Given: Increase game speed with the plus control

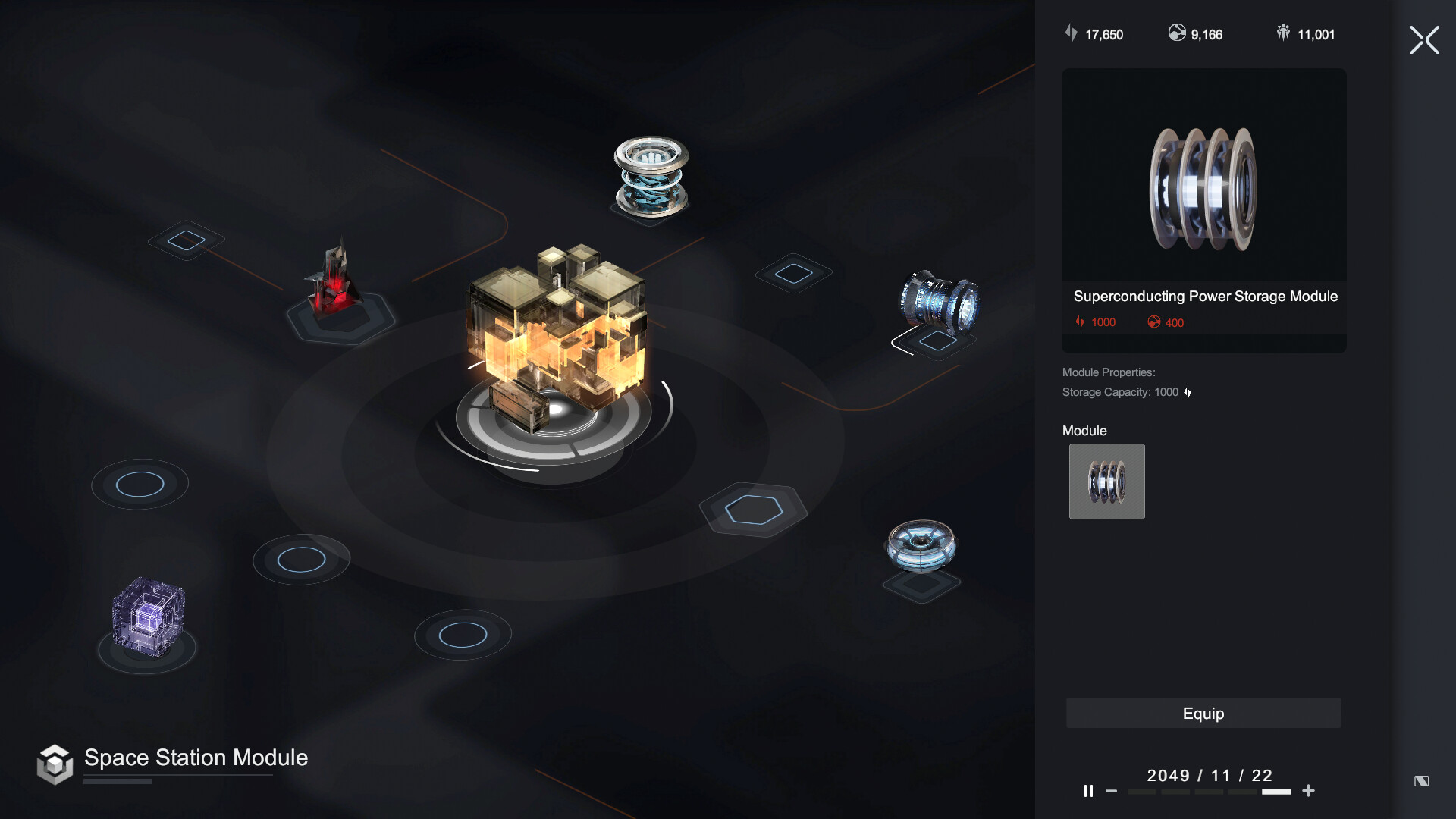Looking at the screenshot, I should click(x=1308, y=791).
